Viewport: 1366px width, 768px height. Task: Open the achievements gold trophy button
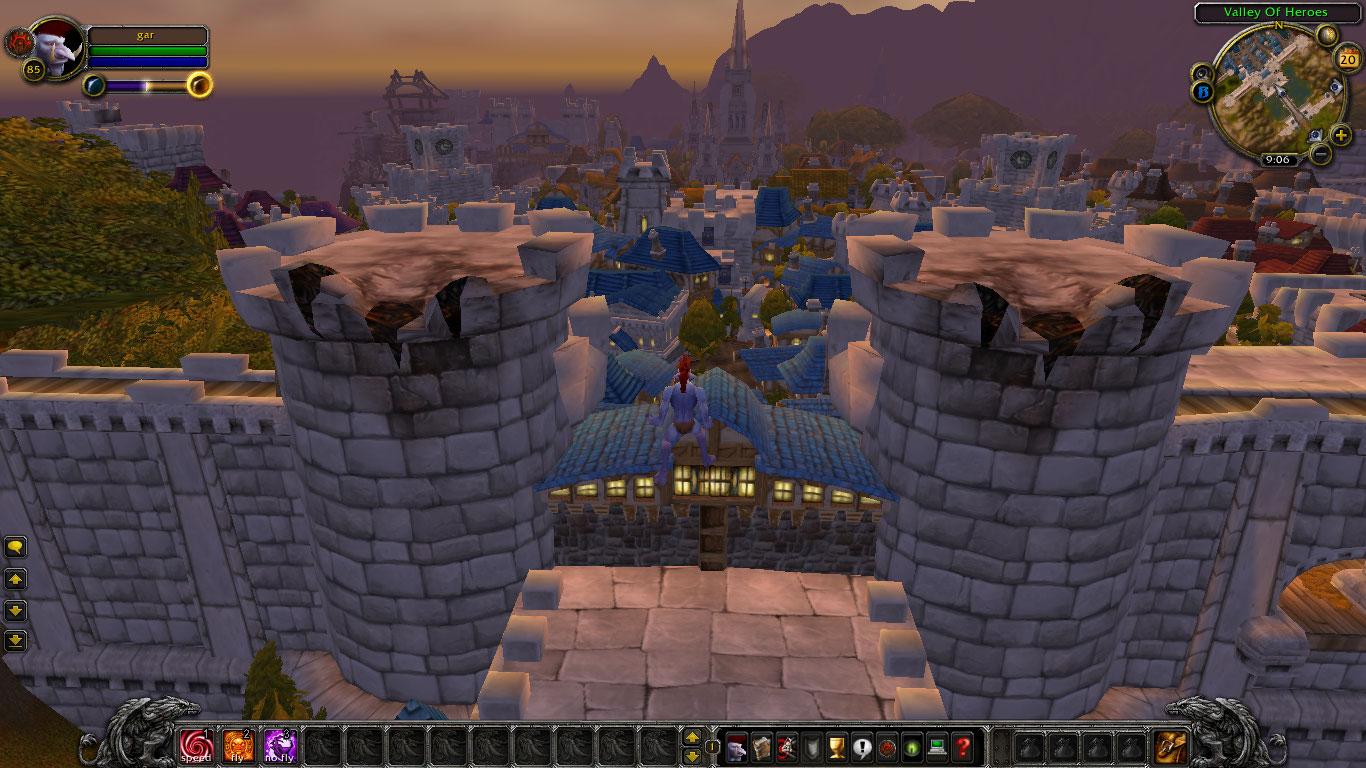coord(837,747)
